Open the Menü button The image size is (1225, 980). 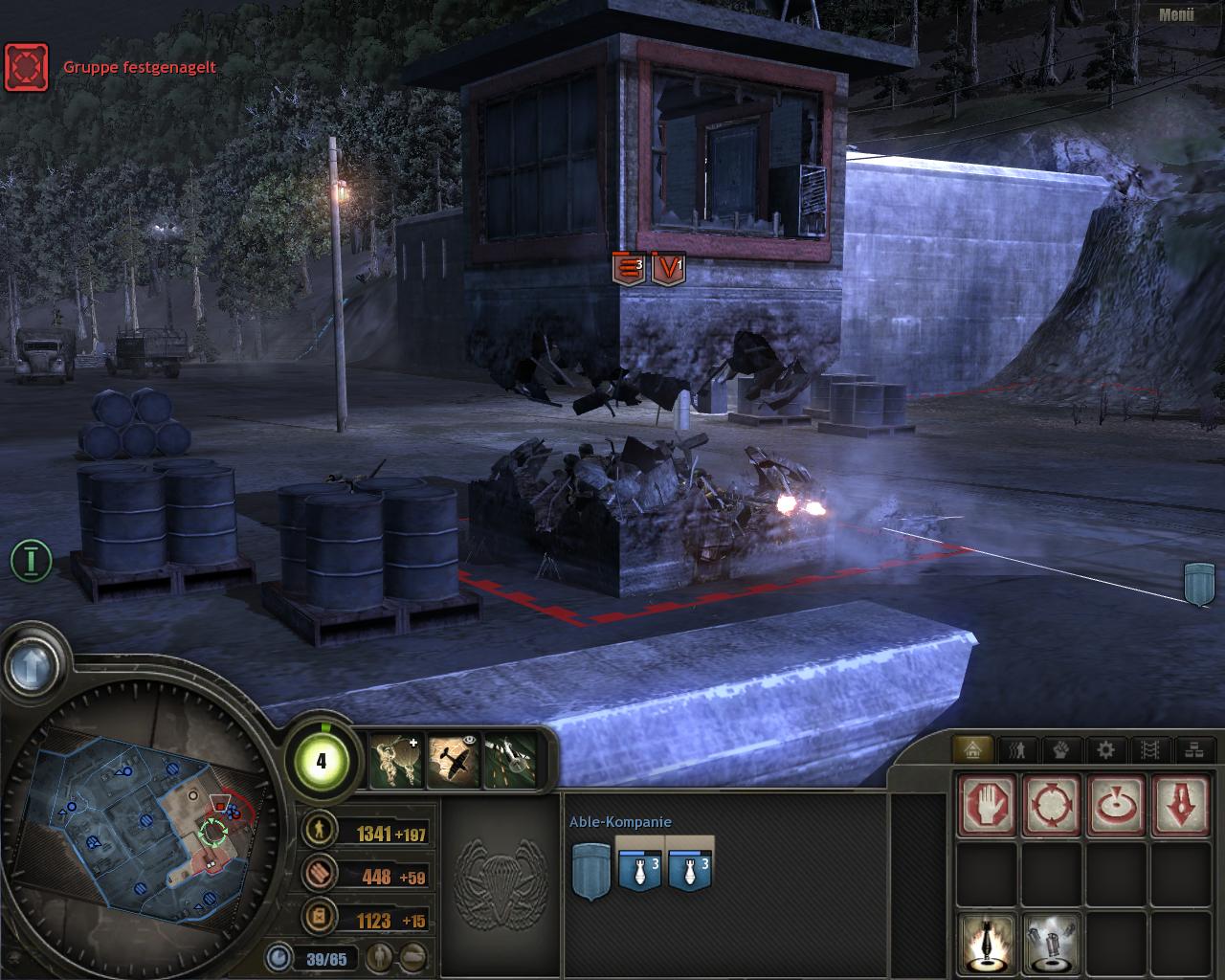click(1176, 14)
